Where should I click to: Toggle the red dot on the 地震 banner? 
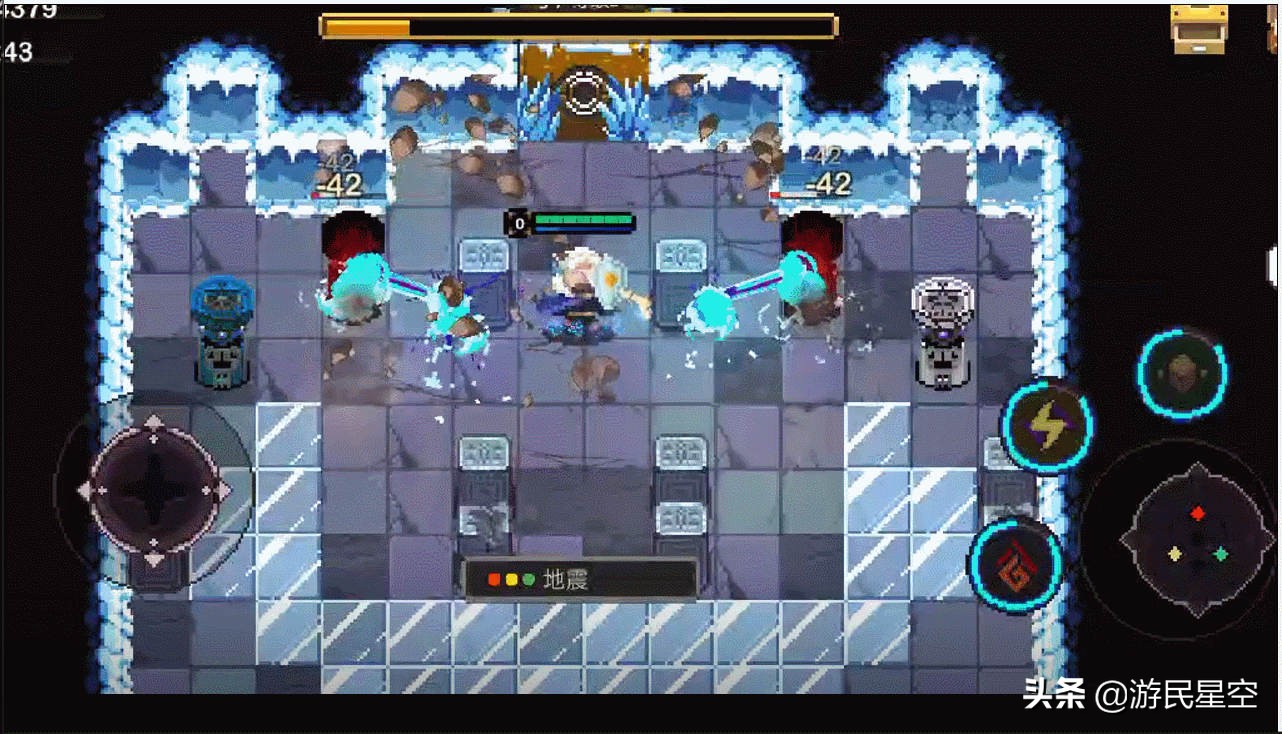tap(493, 579)
